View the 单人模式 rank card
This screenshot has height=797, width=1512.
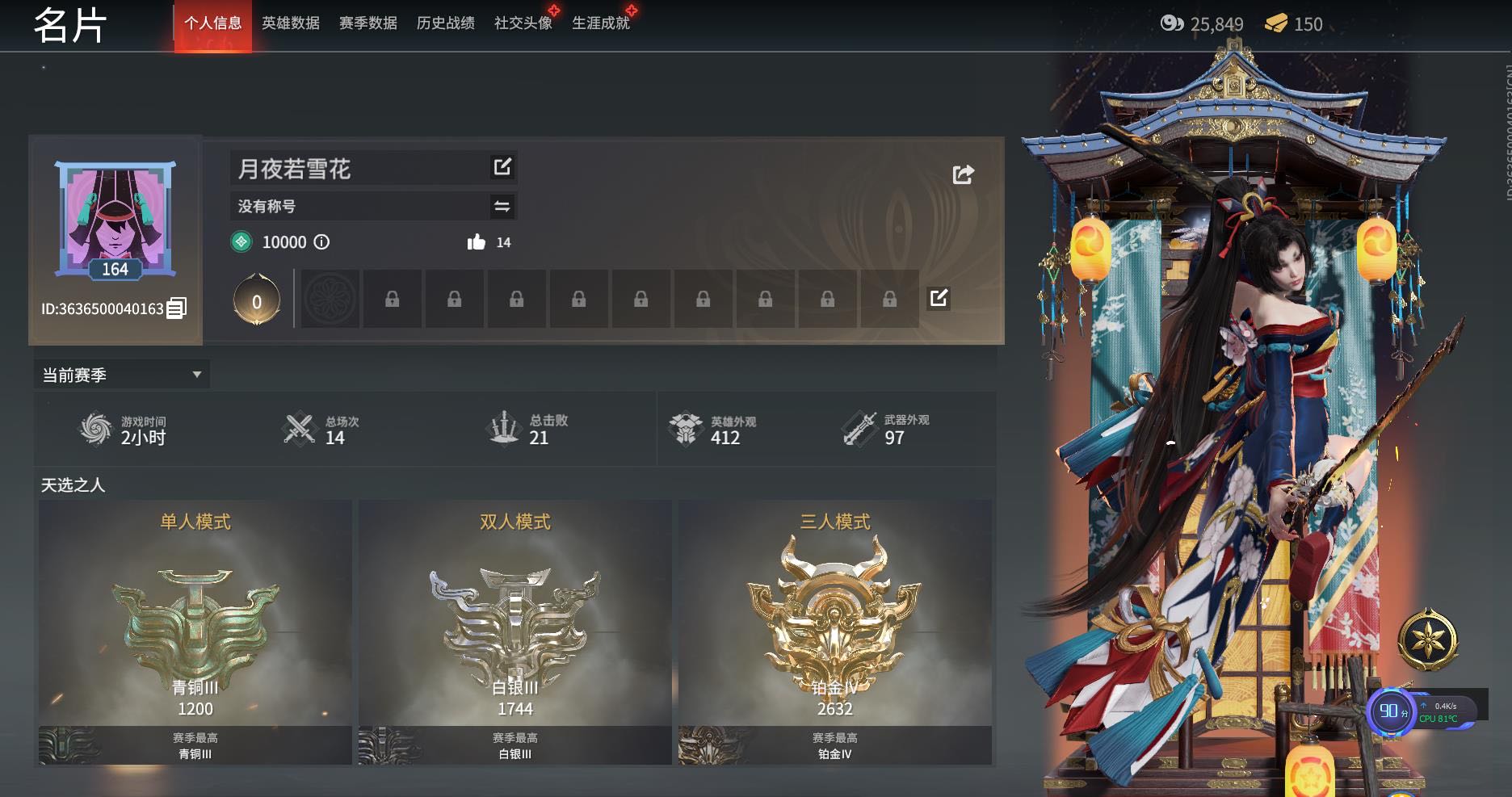pyautogui.click(x=195, y=631)
